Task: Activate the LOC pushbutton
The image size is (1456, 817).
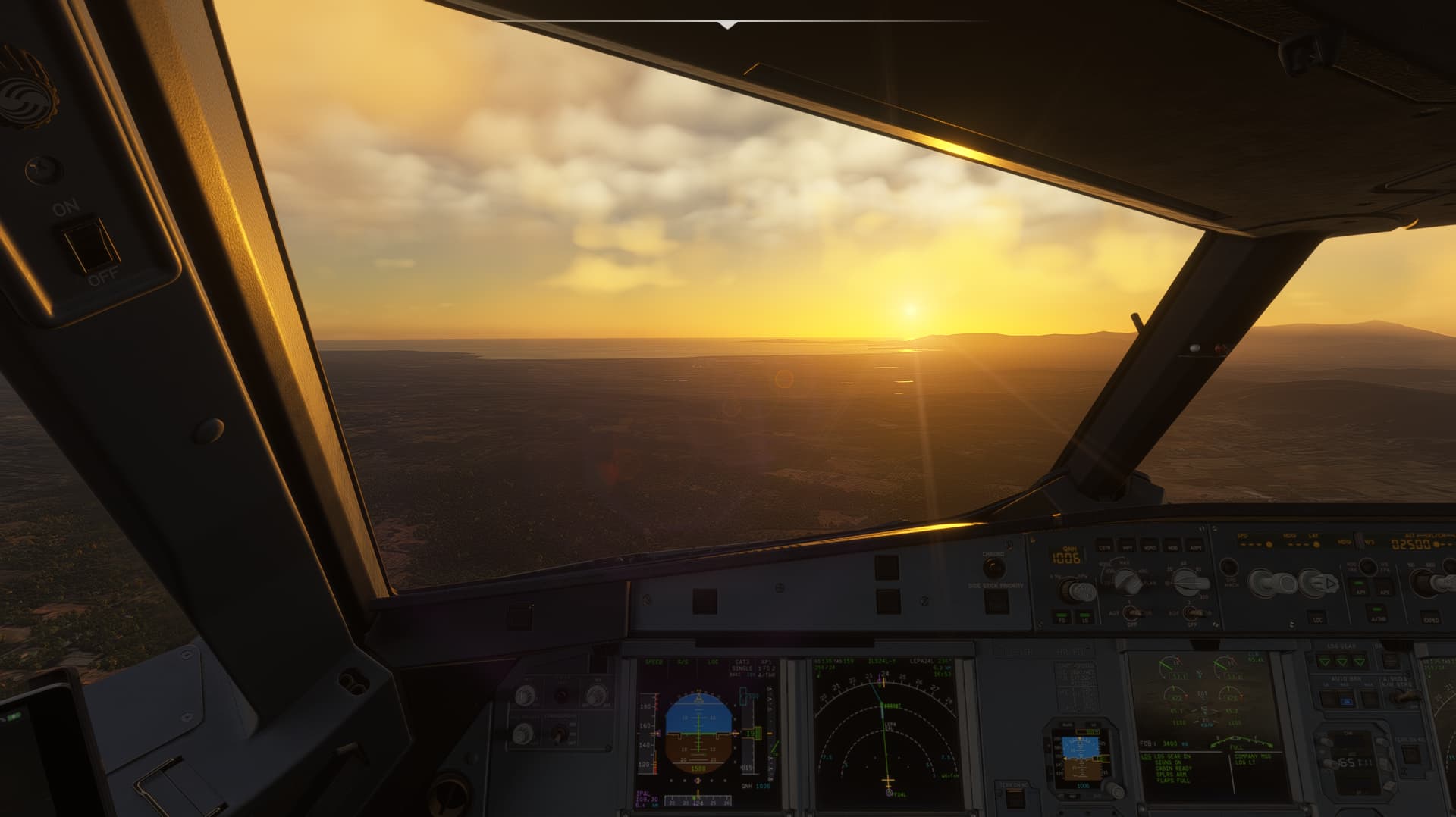Action: point(1316,618)
